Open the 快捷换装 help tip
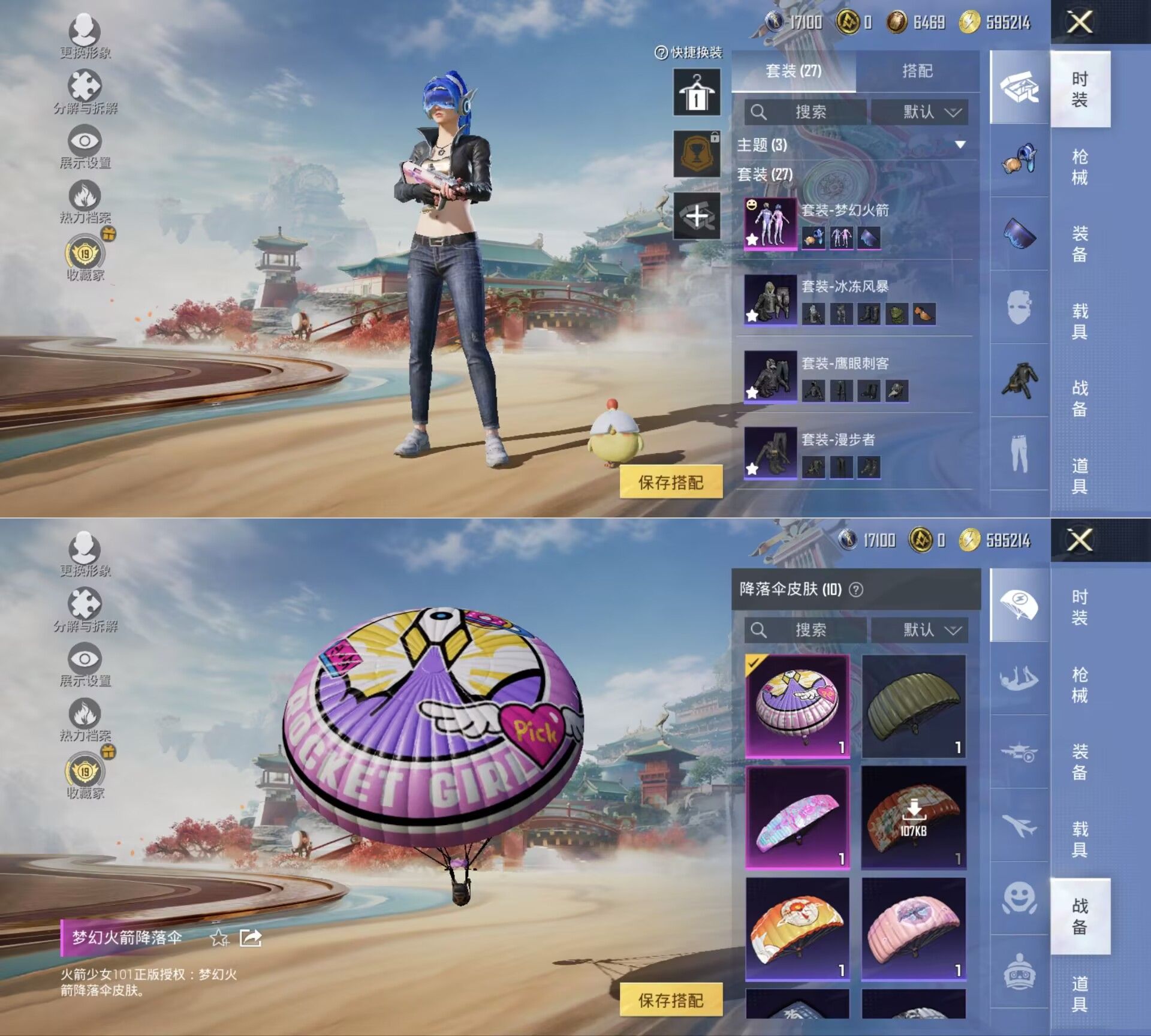Image resolution: width=1151 pixels, height=1036 pixels. [688, 53]
